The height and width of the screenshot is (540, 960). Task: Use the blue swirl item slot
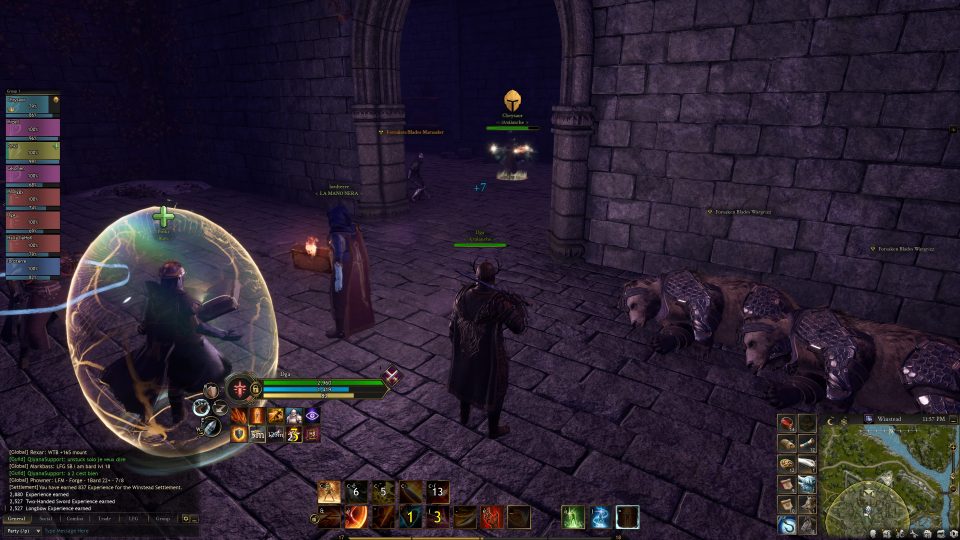point(787,524)
